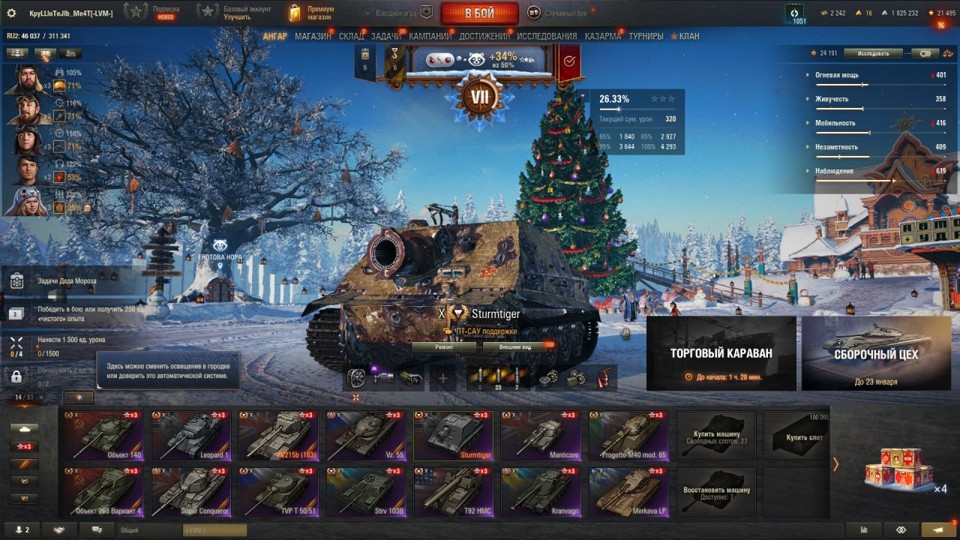Select the Kranvagn tank card

pyautogui.click(x=542, y=492)
